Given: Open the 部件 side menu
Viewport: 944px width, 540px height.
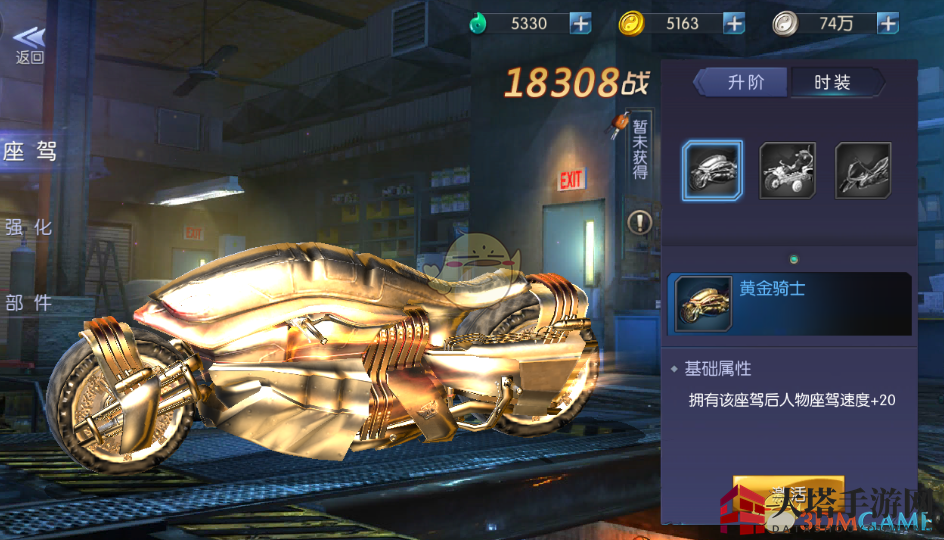Looking at the screenshot, I should [x=29, y=303].
